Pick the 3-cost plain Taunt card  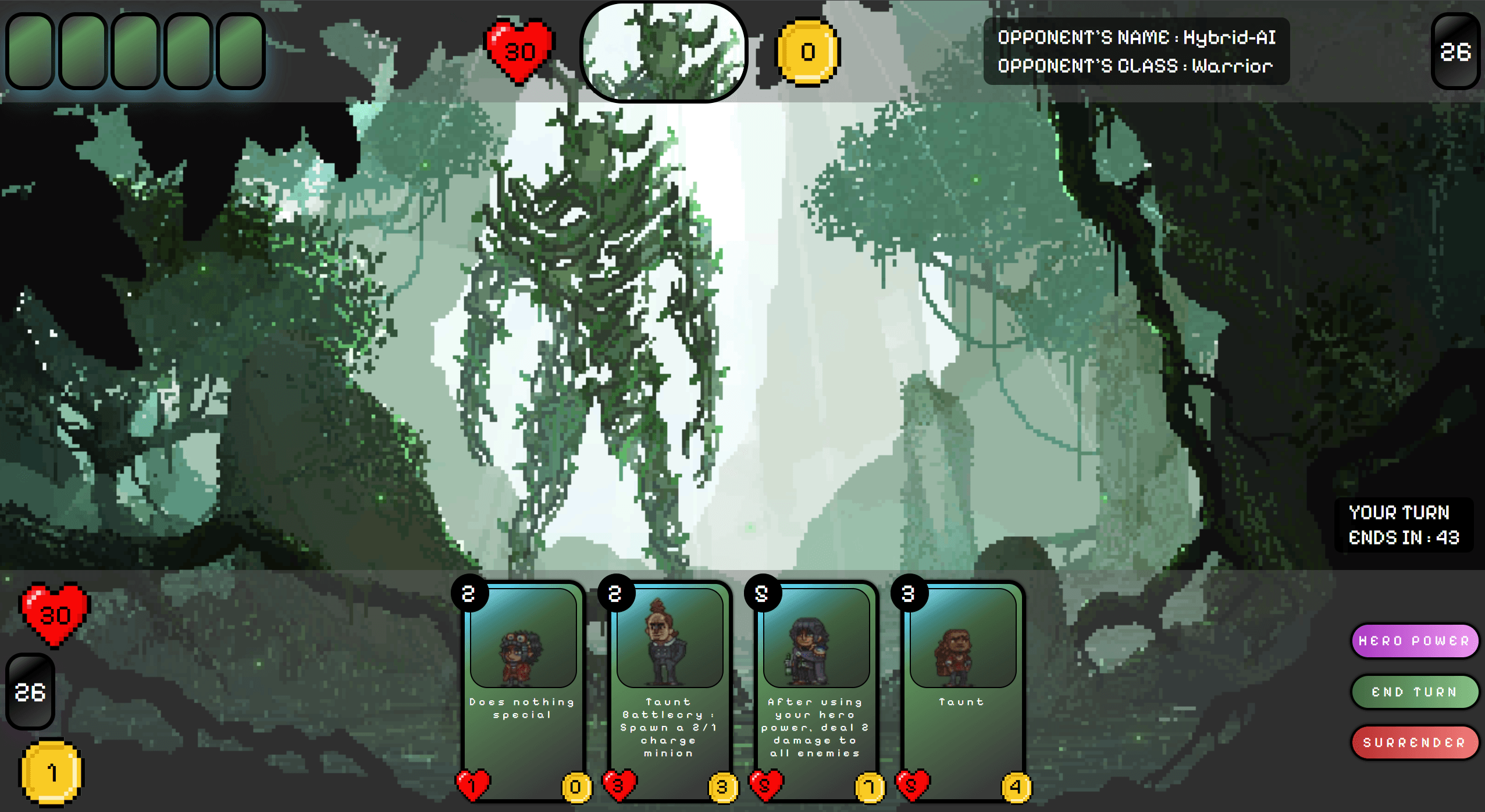[962, 692]
